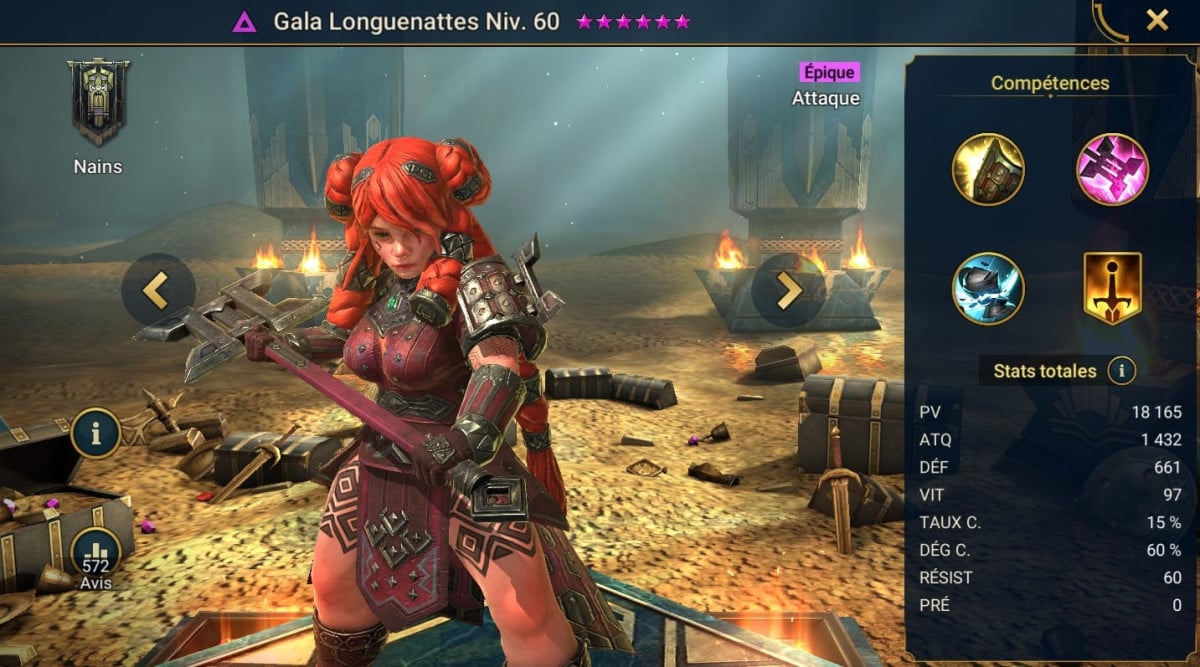Go to the next champion with right arrow

789,290
